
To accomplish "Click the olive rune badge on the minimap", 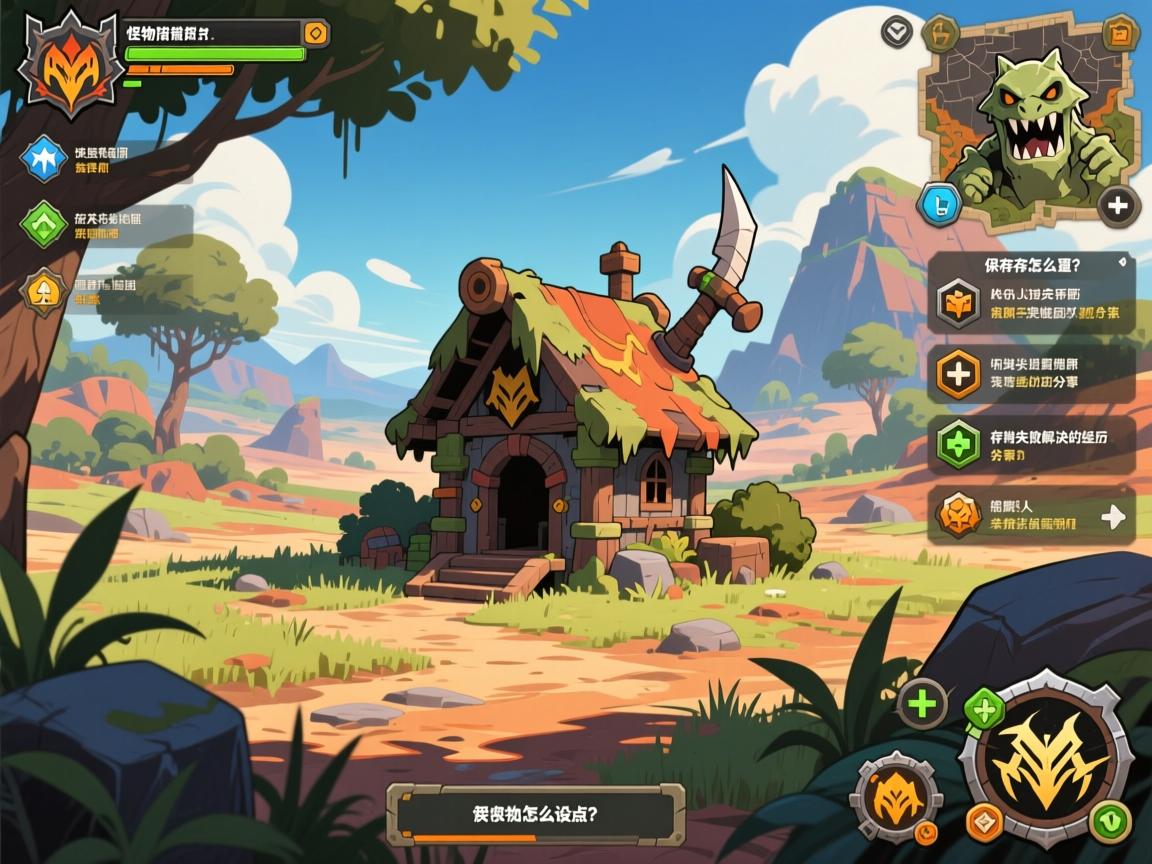I will (x=941, y=35).
